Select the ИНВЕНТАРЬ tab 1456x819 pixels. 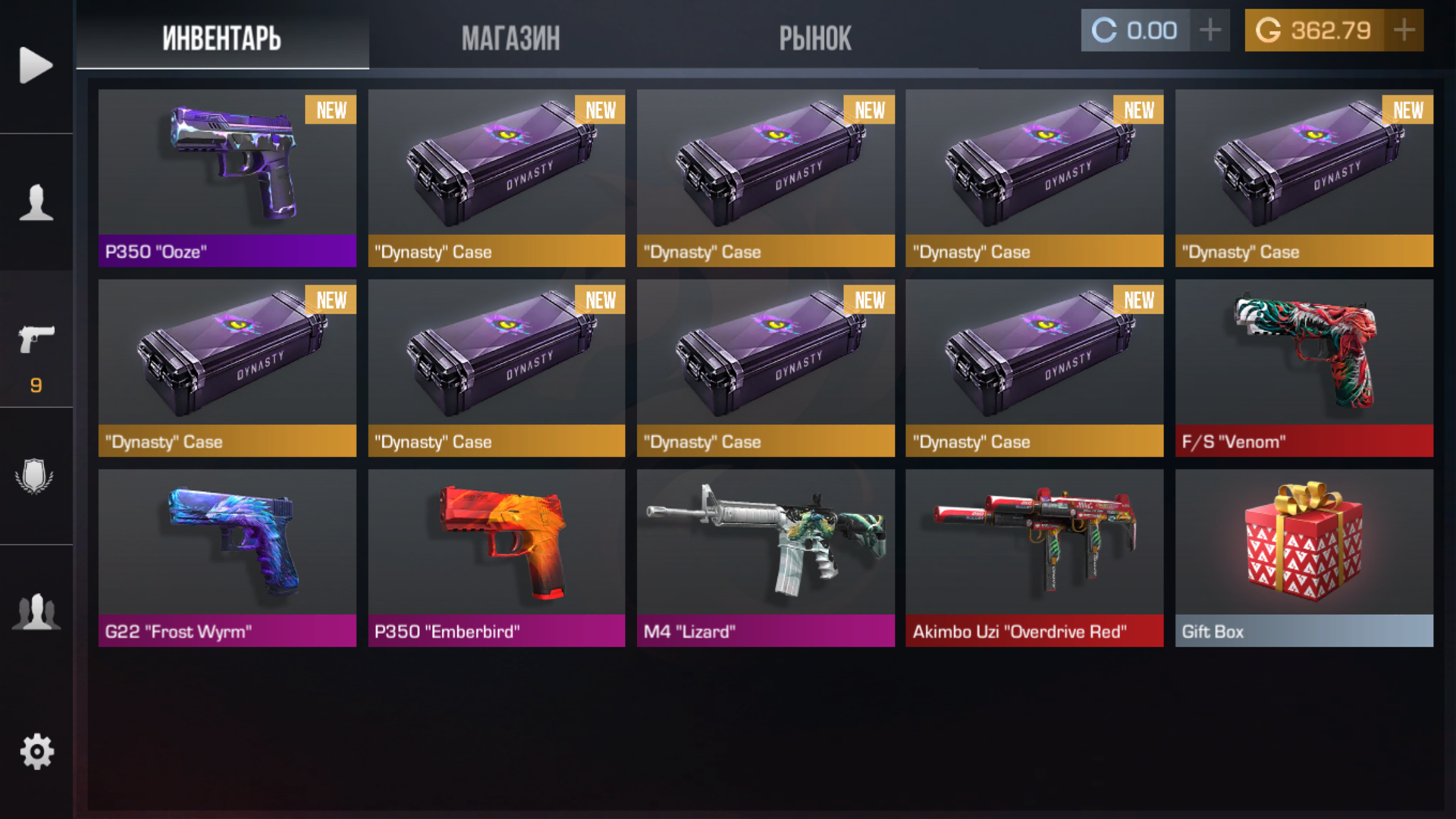[221, 38]
